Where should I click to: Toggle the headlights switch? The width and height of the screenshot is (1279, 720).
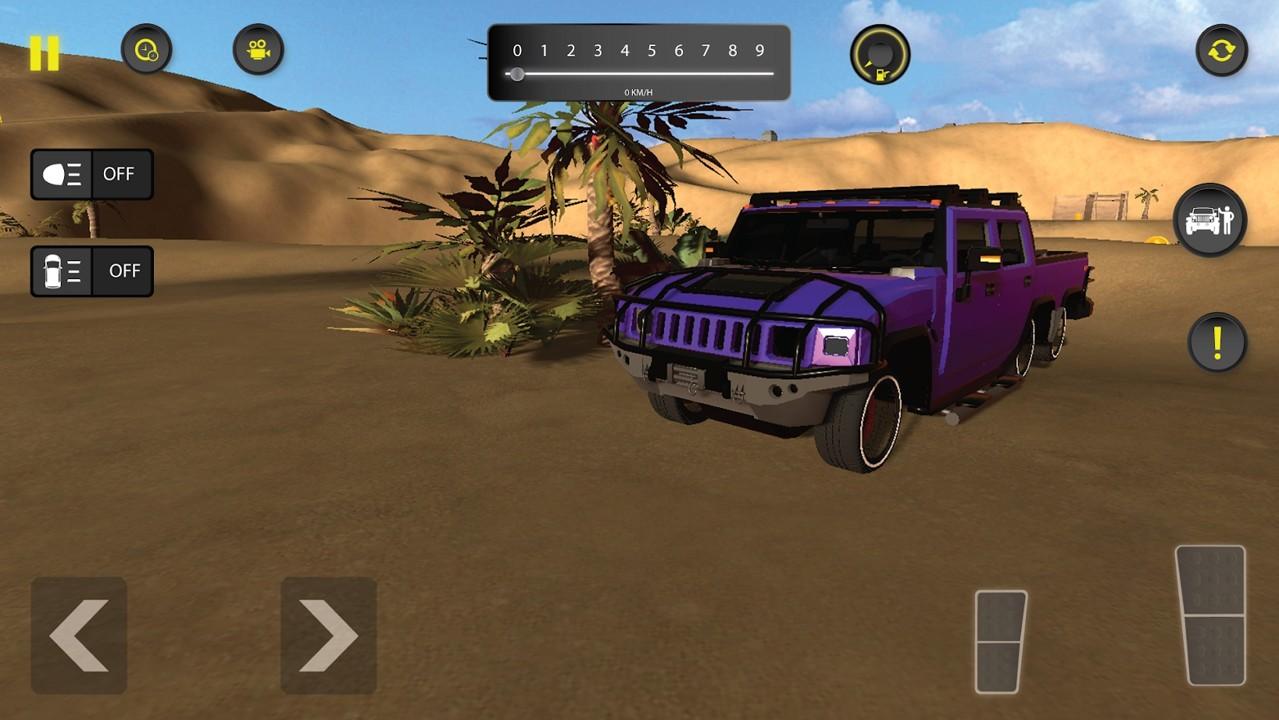point(92,174)
